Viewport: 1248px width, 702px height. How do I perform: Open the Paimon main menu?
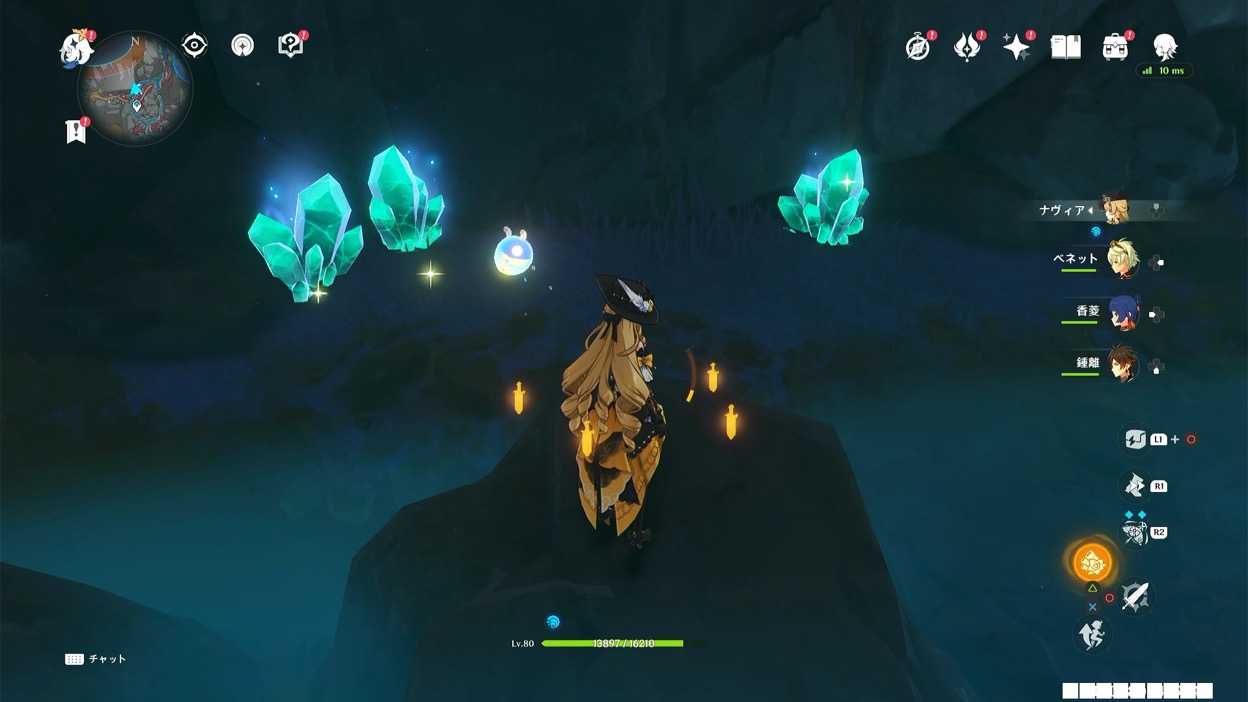tap(76, 48)
